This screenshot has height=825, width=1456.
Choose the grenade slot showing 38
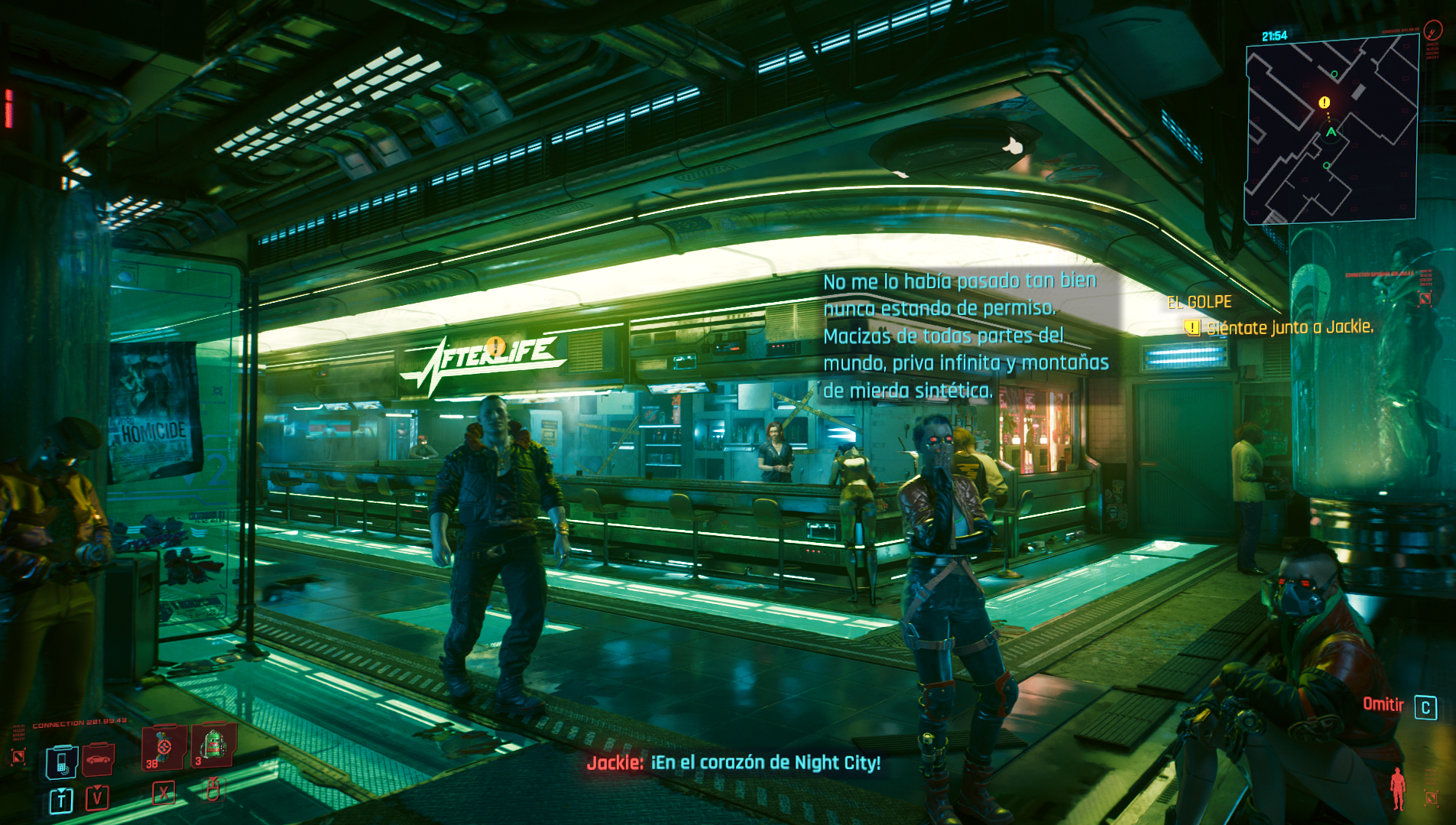pyautogui.click(x=164, y=747)
